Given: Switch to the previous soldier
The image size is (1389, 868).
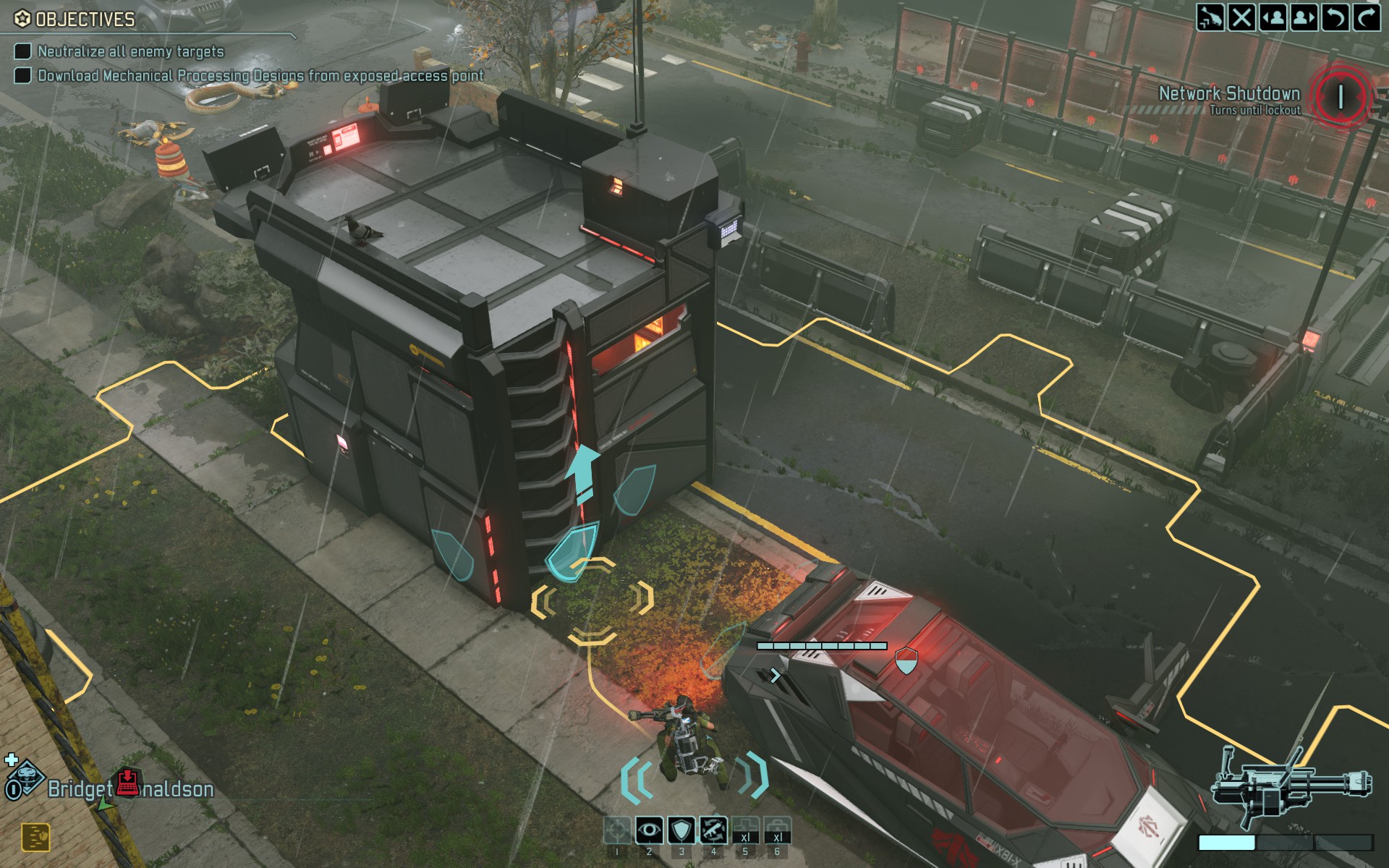Looking at the screenshot, I should point(1273,18).
